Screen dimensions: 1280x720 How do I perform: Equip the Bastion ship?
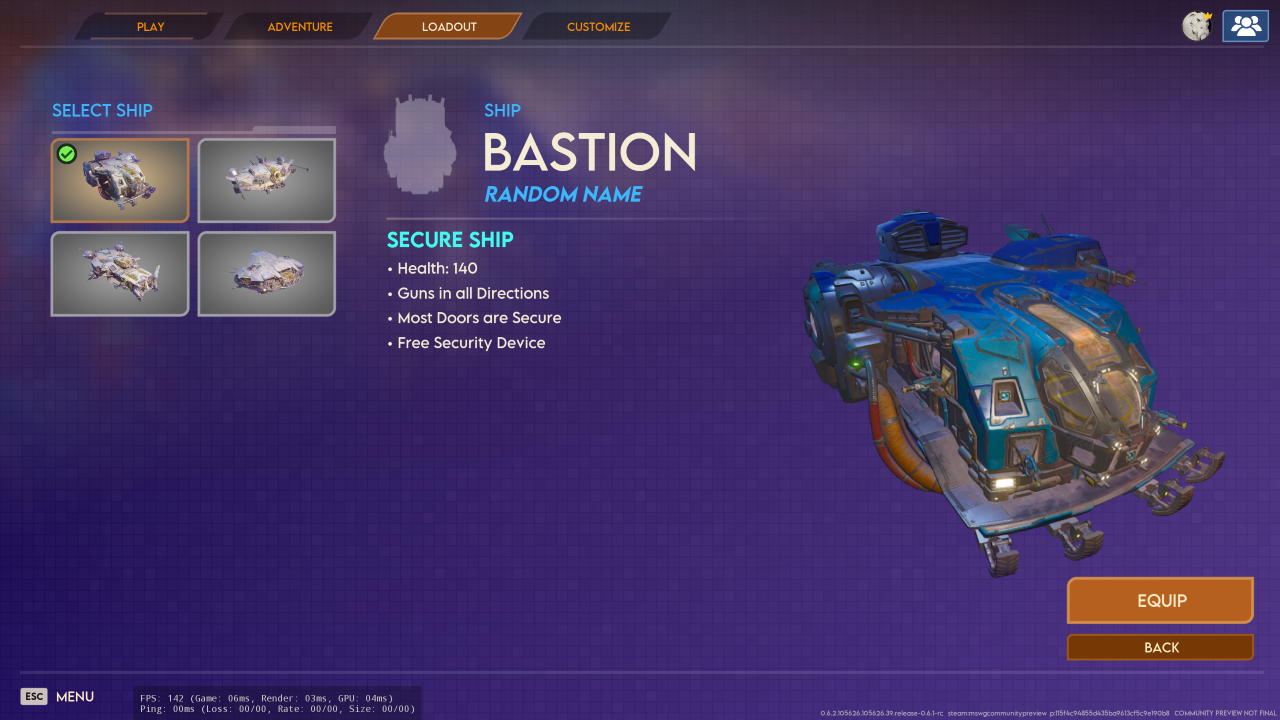pos(1160,601)
